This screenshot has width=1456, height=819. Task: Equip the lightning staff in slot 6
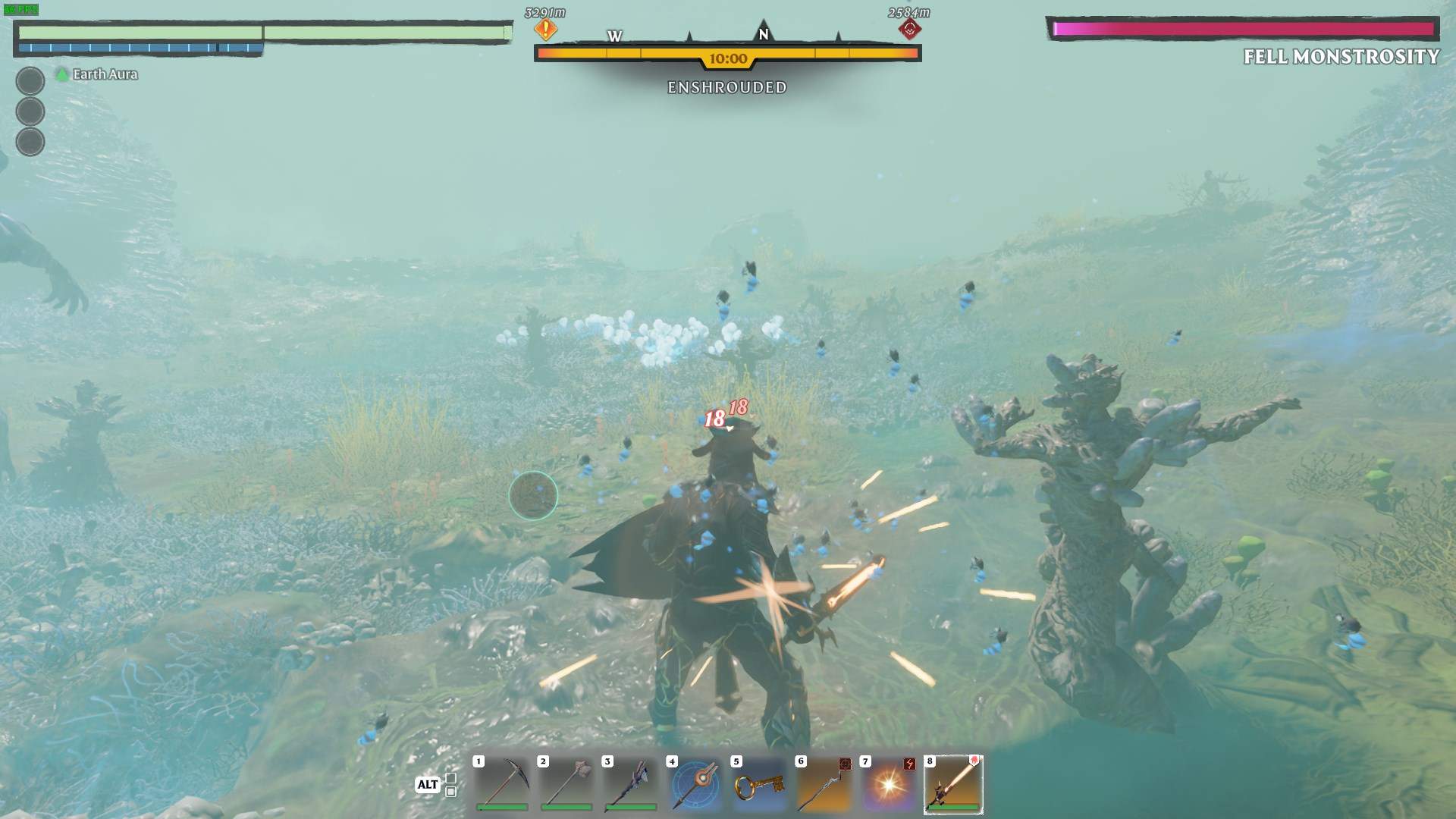coord(824,783)
